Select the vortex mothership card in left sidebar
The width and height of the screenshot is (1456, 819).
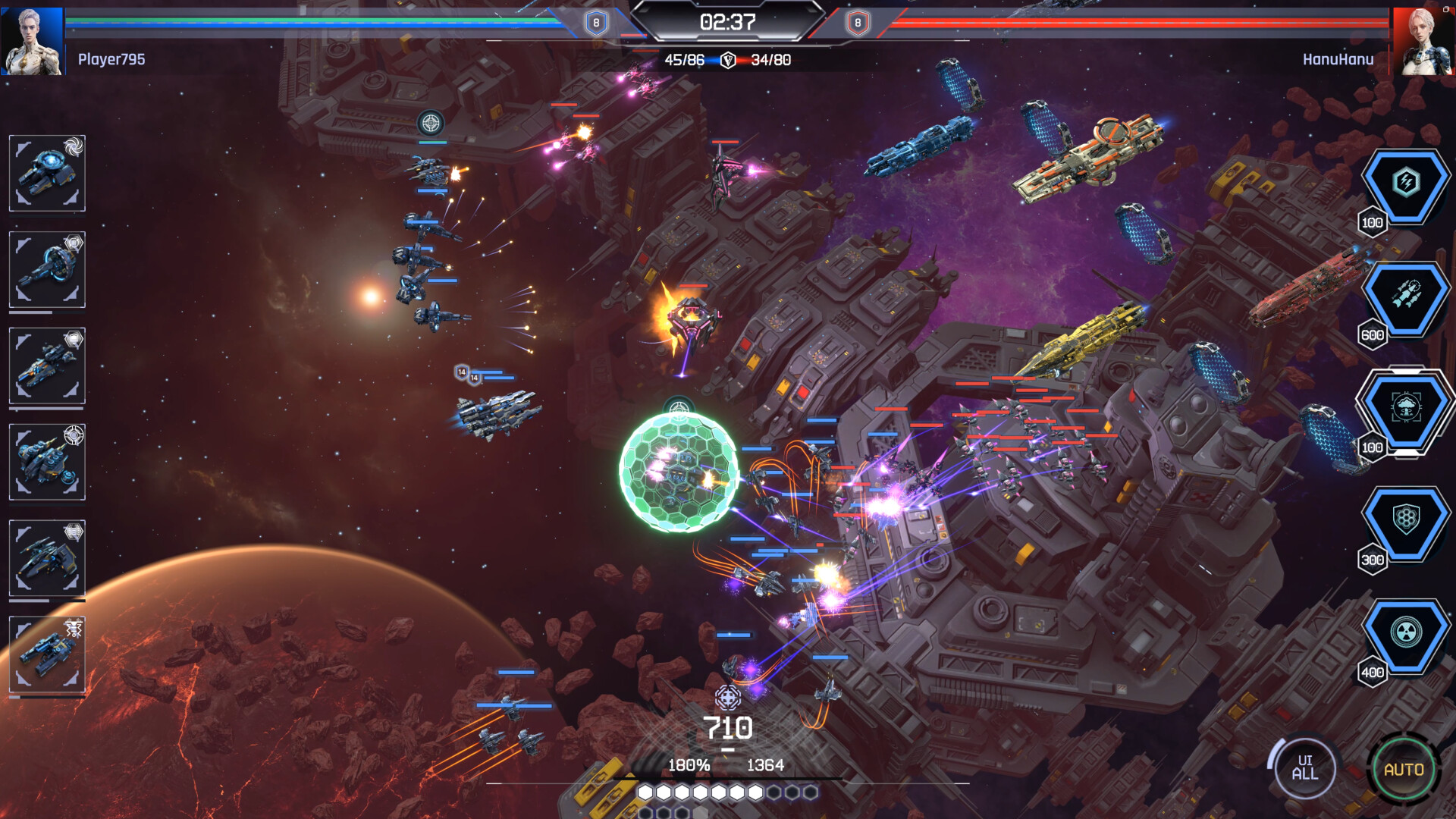[46, 174]
